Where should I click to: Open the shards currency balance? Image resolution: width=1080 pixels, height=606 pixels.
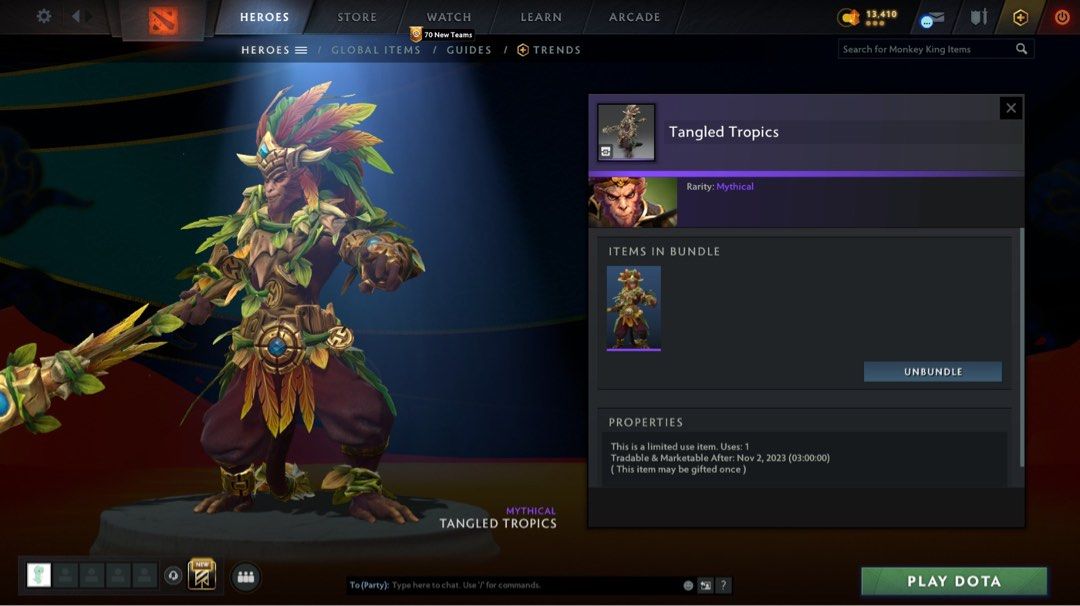tap(868, 17)
